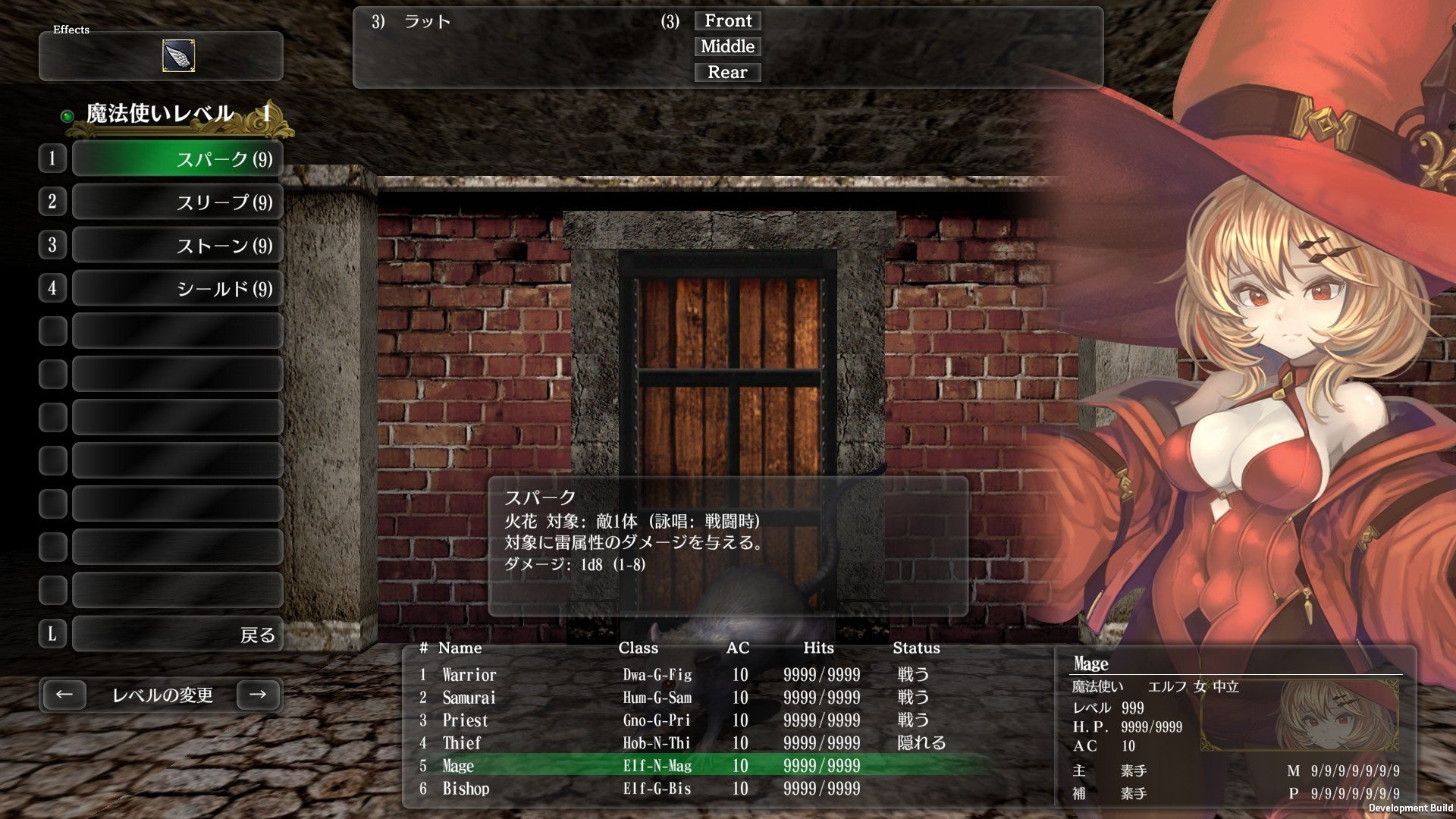
Task: Select Mage in the party list
Action: (458, 766)
